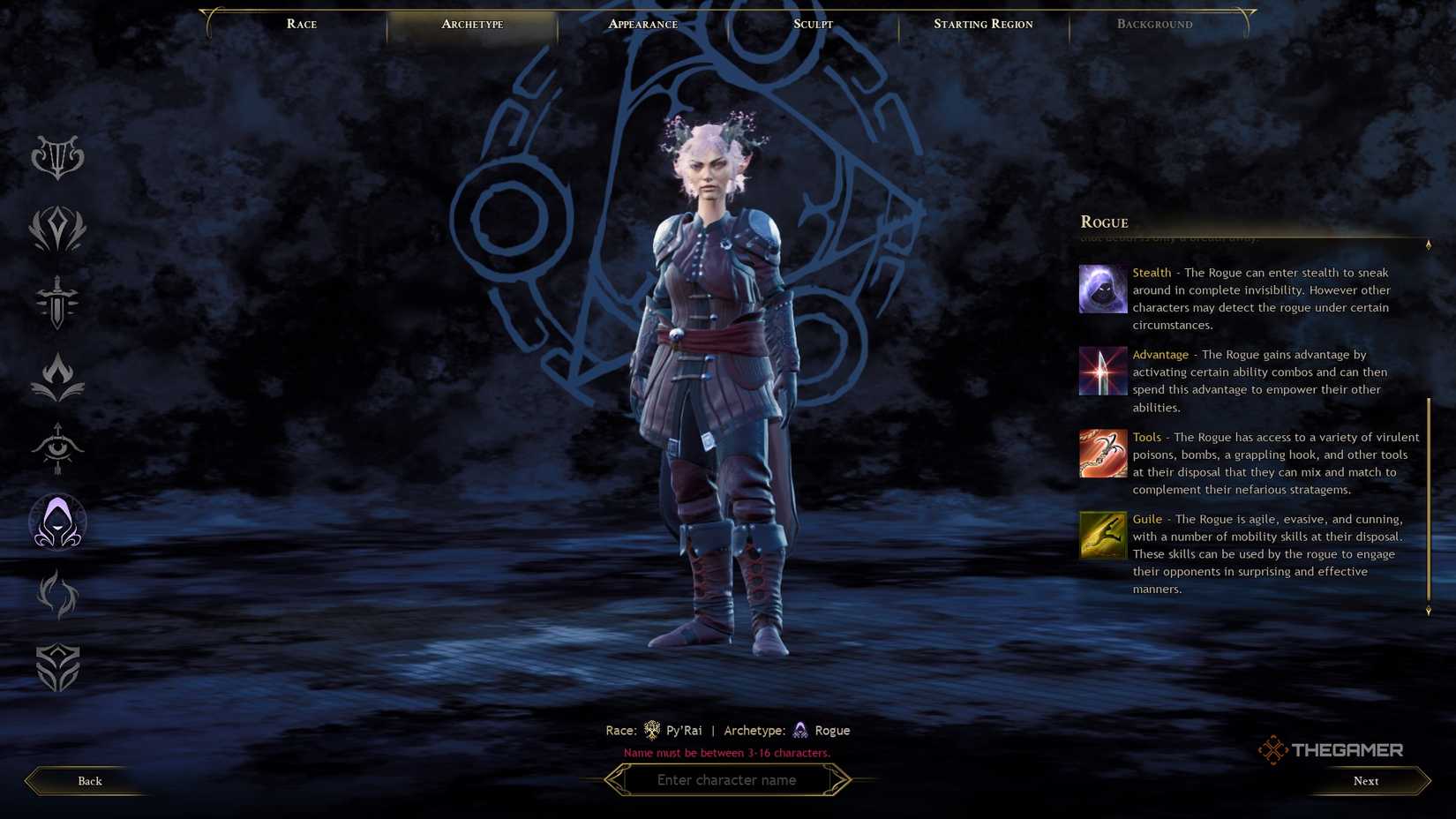The width and height of the screenshot is (1456, 819).
Task: Click the Next button
Action: click(x=1365, y=780)
